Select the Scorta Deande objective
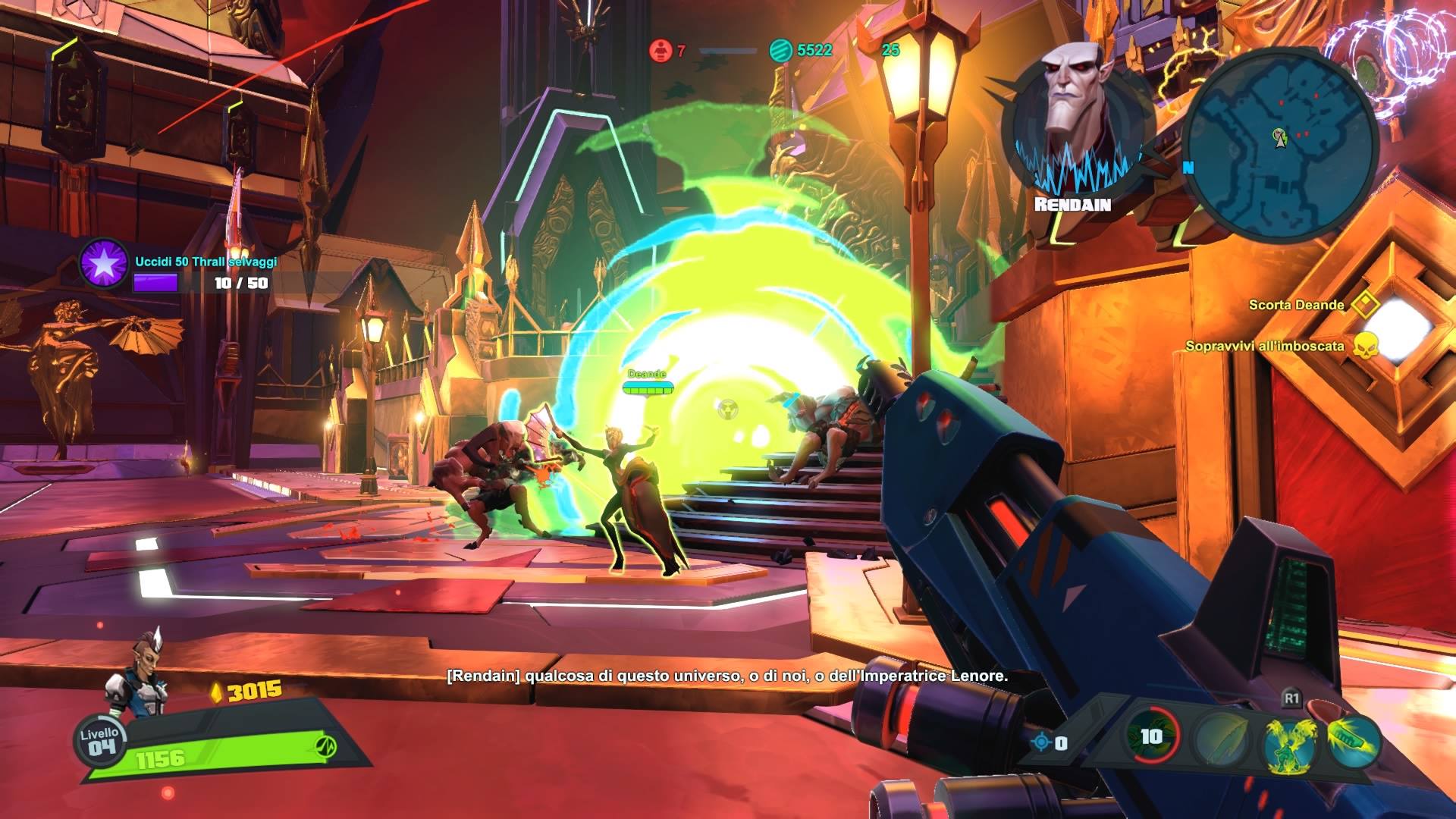Viewport: 1456px width, 819px height. (x=1296, y=305)
